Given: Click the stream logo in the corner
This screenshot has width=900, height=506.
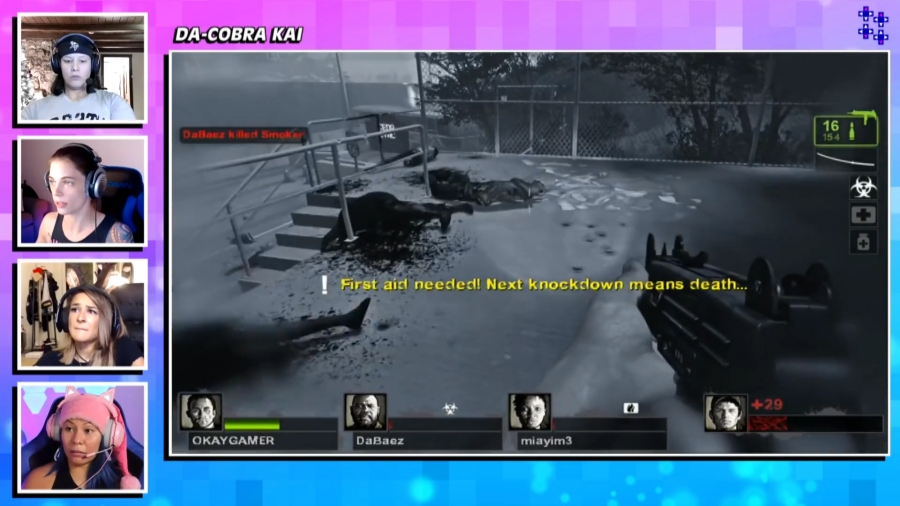Looking at the screenshot, I should point(872,26).
